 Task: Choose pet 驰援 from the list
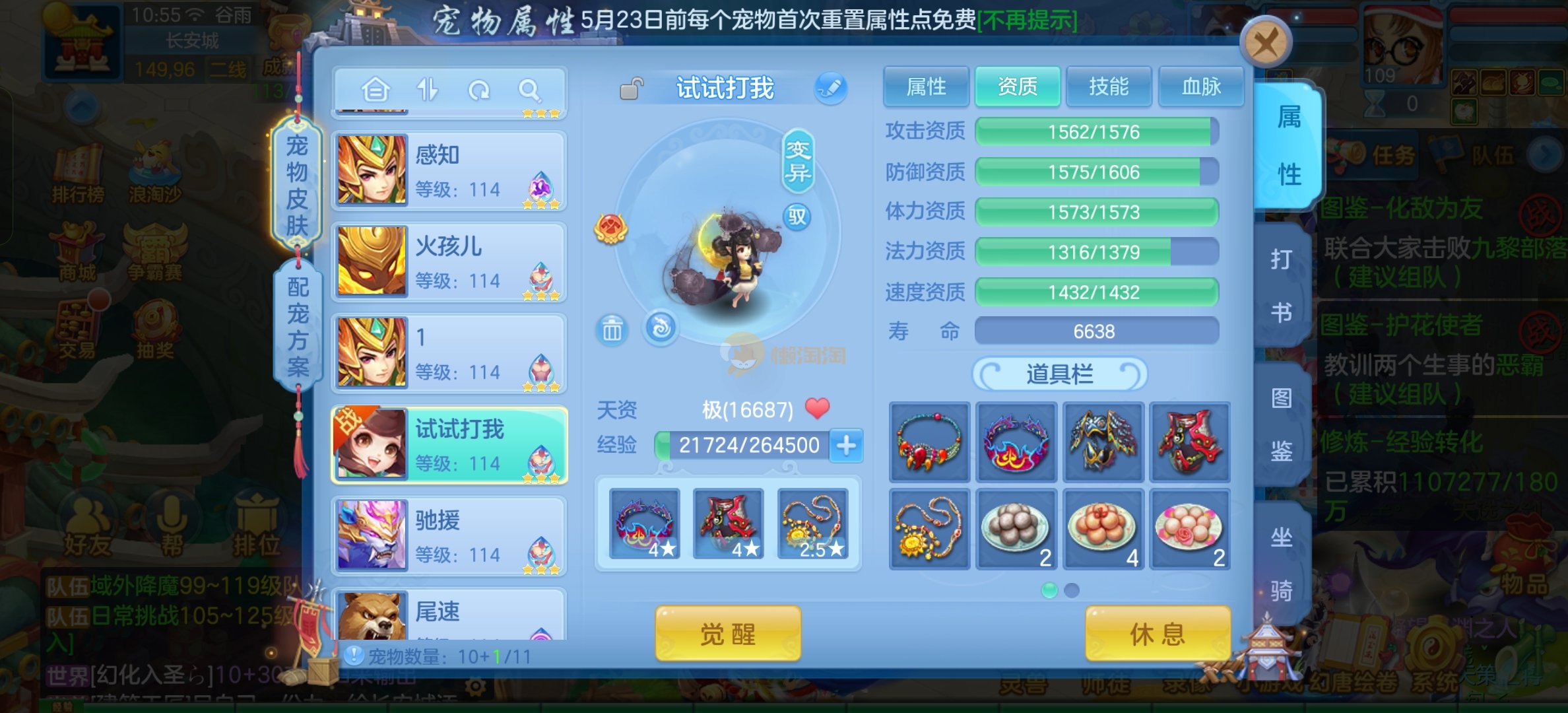click(449, 535)
